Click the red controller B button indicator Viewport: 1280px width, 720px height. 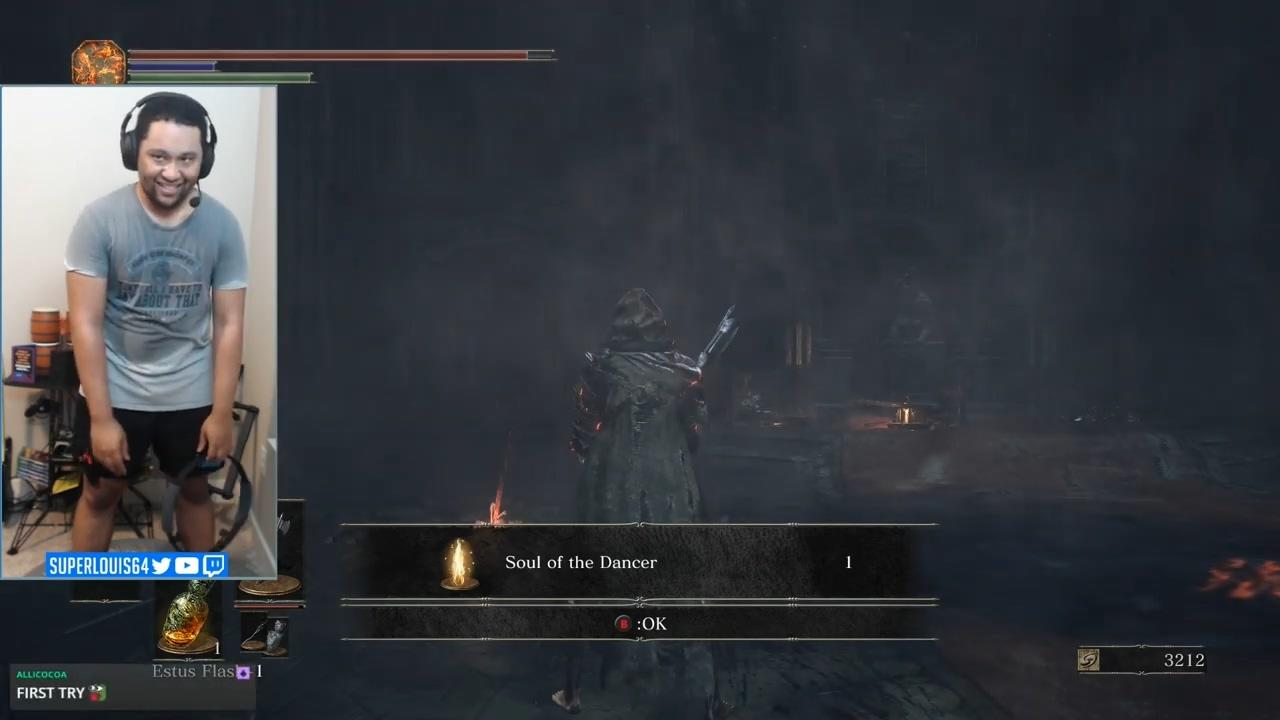pyautogui.click(x=622, y=623)
